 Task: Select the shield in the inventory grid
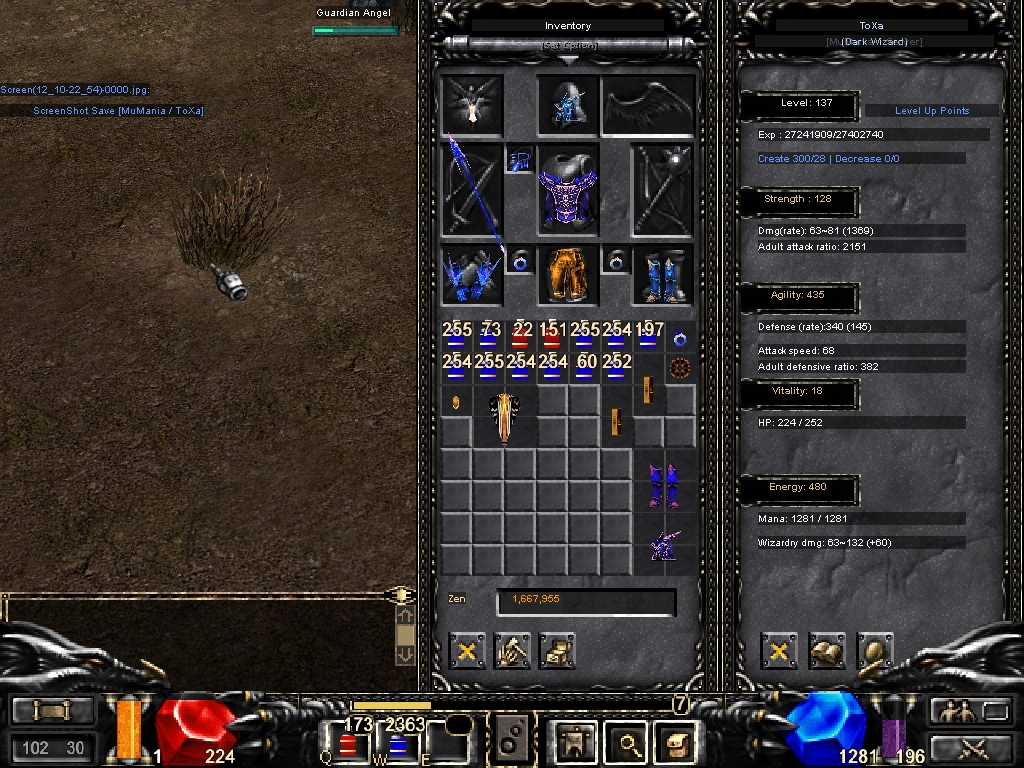coord(505,416)
